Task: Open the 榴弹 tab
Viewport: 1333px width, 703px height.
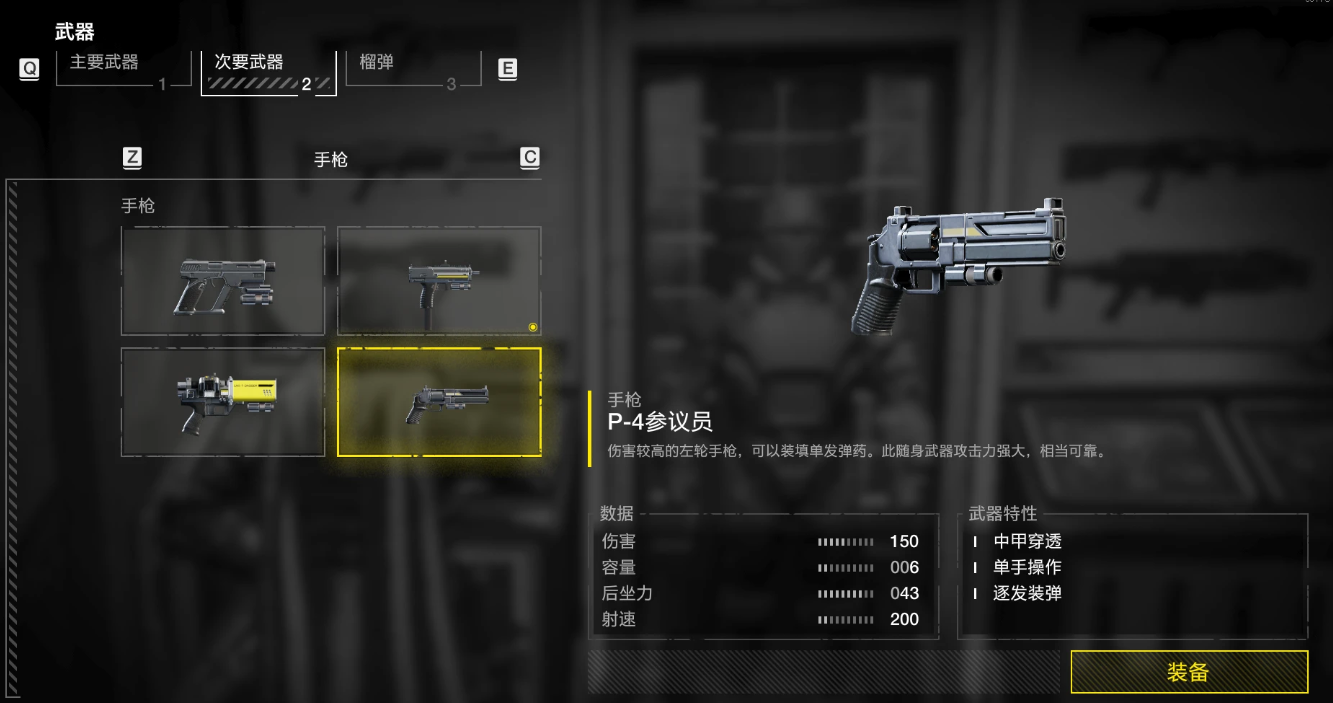Action: 412,70
